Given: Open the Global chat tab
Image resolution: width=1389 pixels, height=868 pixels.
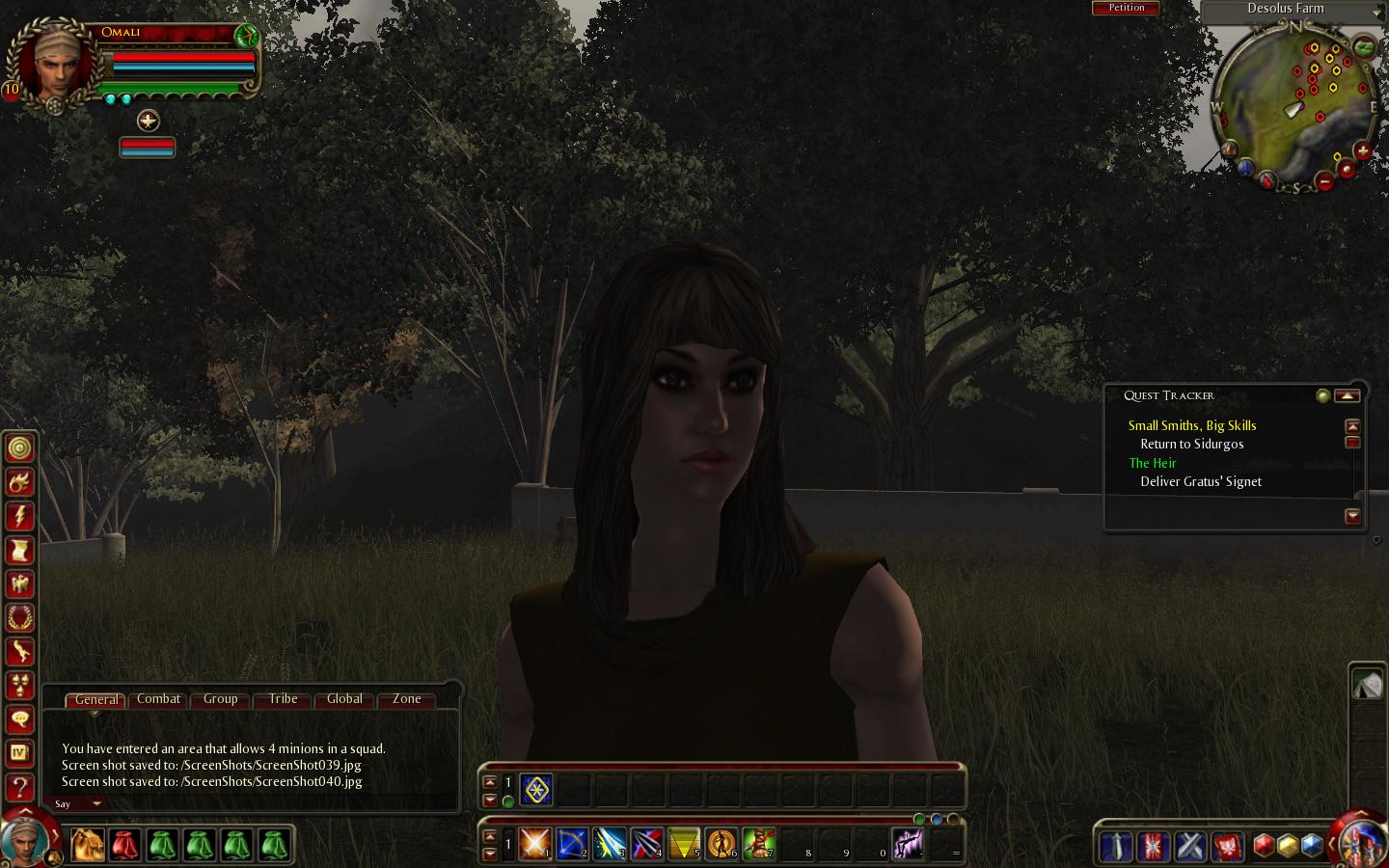Looking at the screenshot, I should click(x=344, y=699).
